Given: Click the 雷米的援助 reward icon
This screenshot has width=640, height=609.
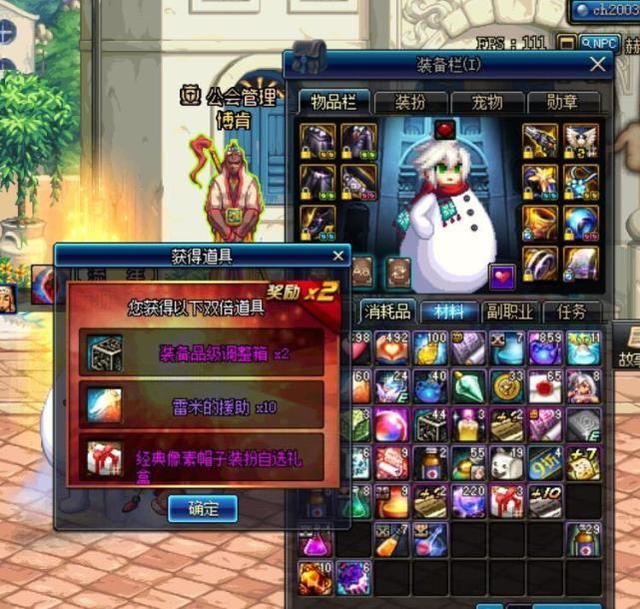Looking at the screenshot, I should 103,404.
